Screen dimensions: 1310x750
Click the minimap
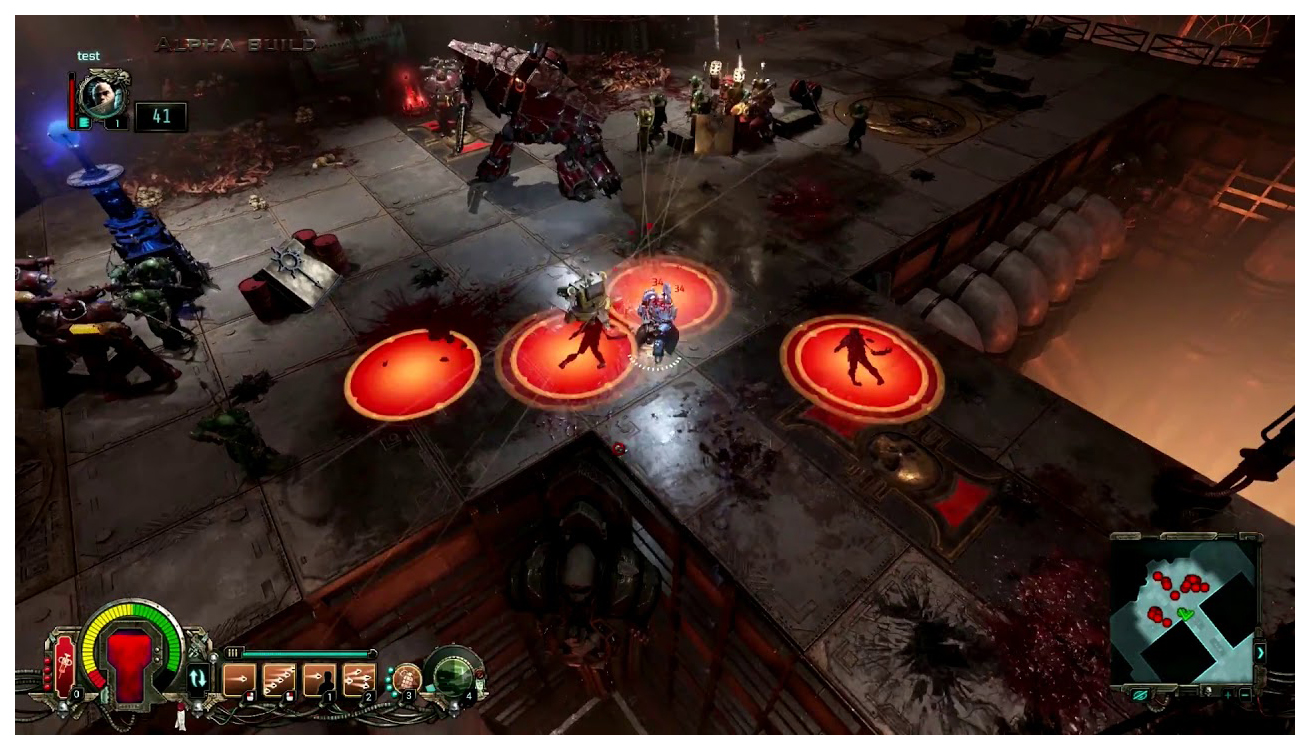click(1184, 608)
